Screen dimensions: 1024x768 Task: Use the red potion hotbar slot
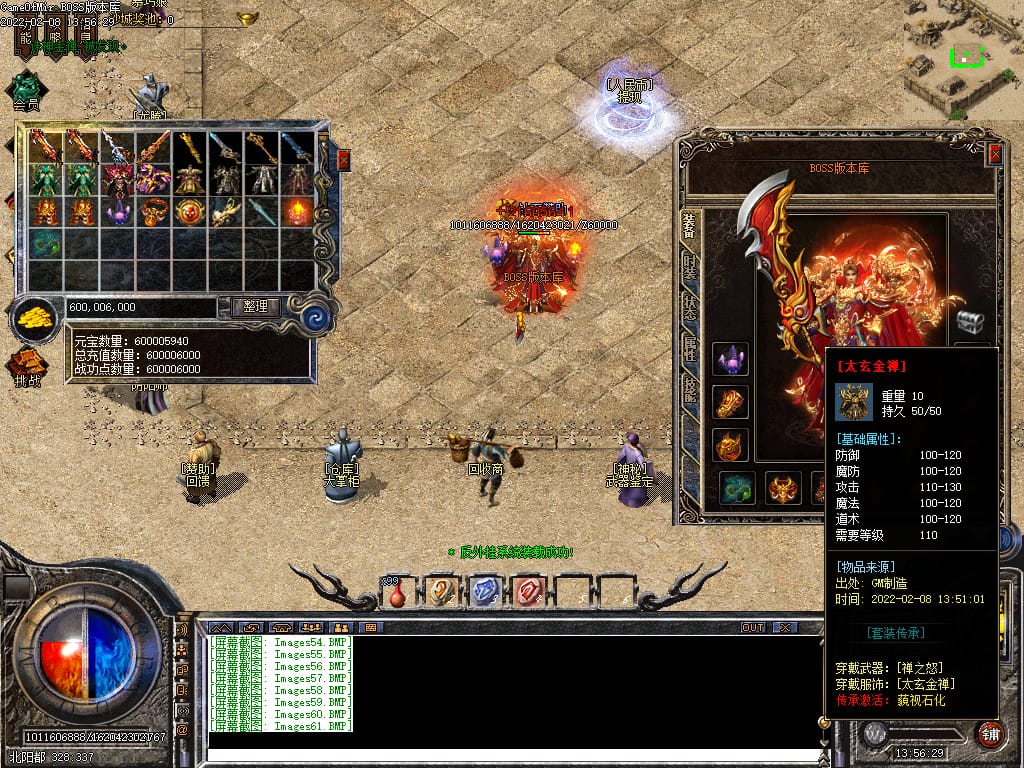click(x=397, y=592)
